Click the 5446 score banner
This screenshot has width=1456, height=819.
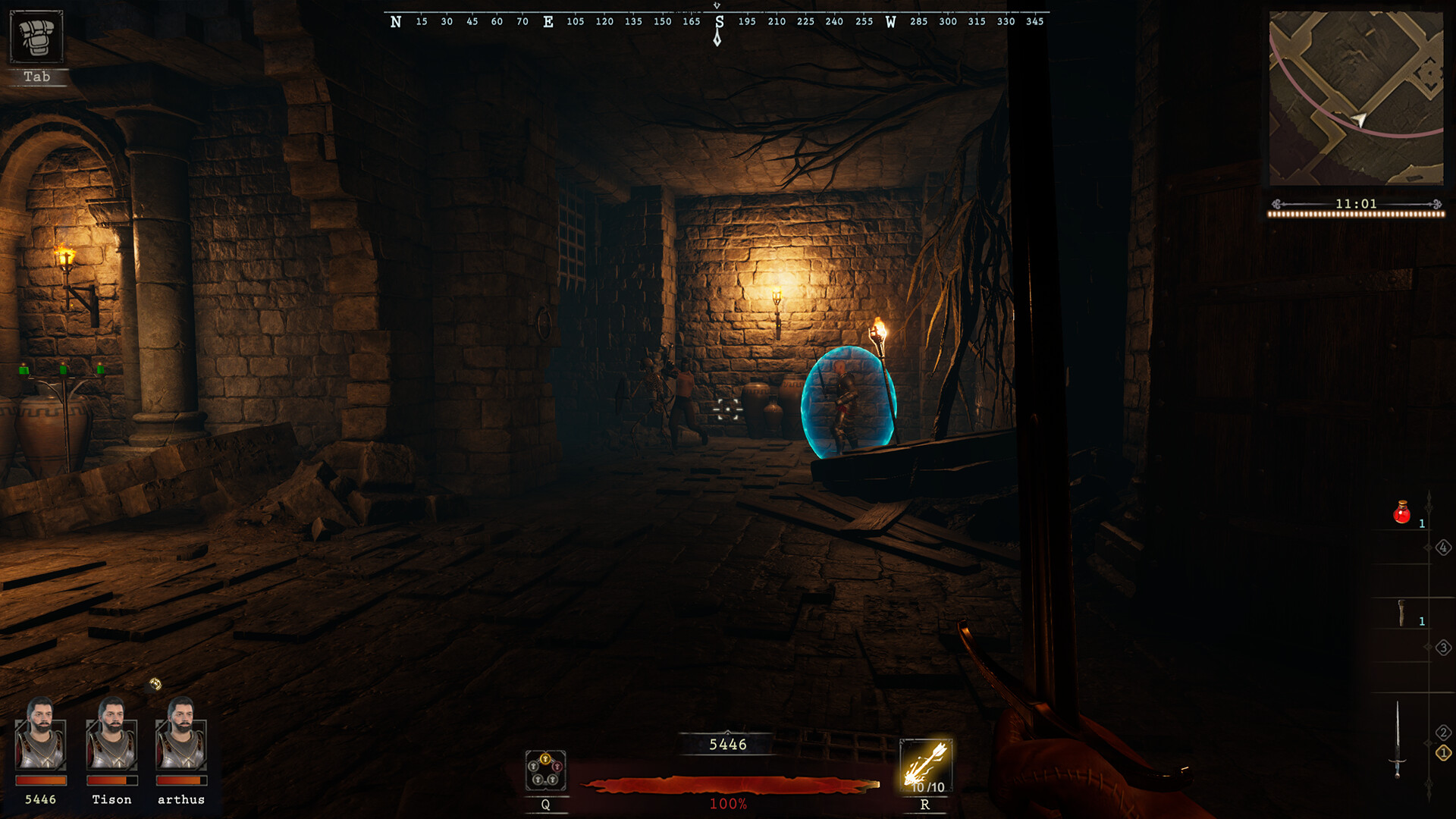pyautogui.click(x=726, y=745)
